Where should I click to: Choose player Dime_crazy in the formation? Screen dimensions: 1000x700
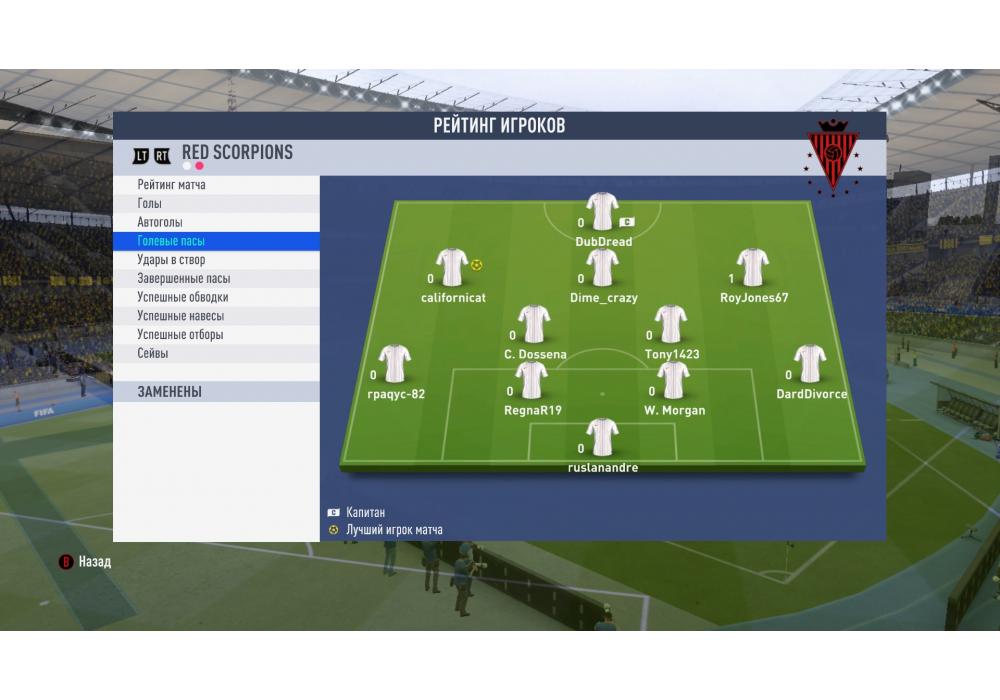pyautogui.click(x=602, y=268)
